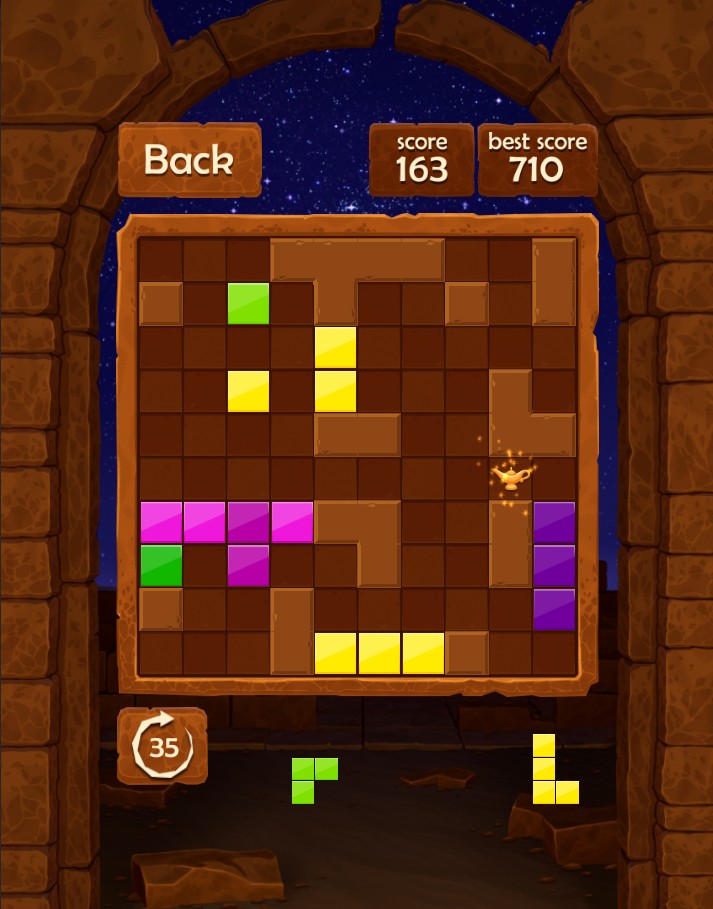
Task: Select the light green block on the board
Action: (249, 303)
